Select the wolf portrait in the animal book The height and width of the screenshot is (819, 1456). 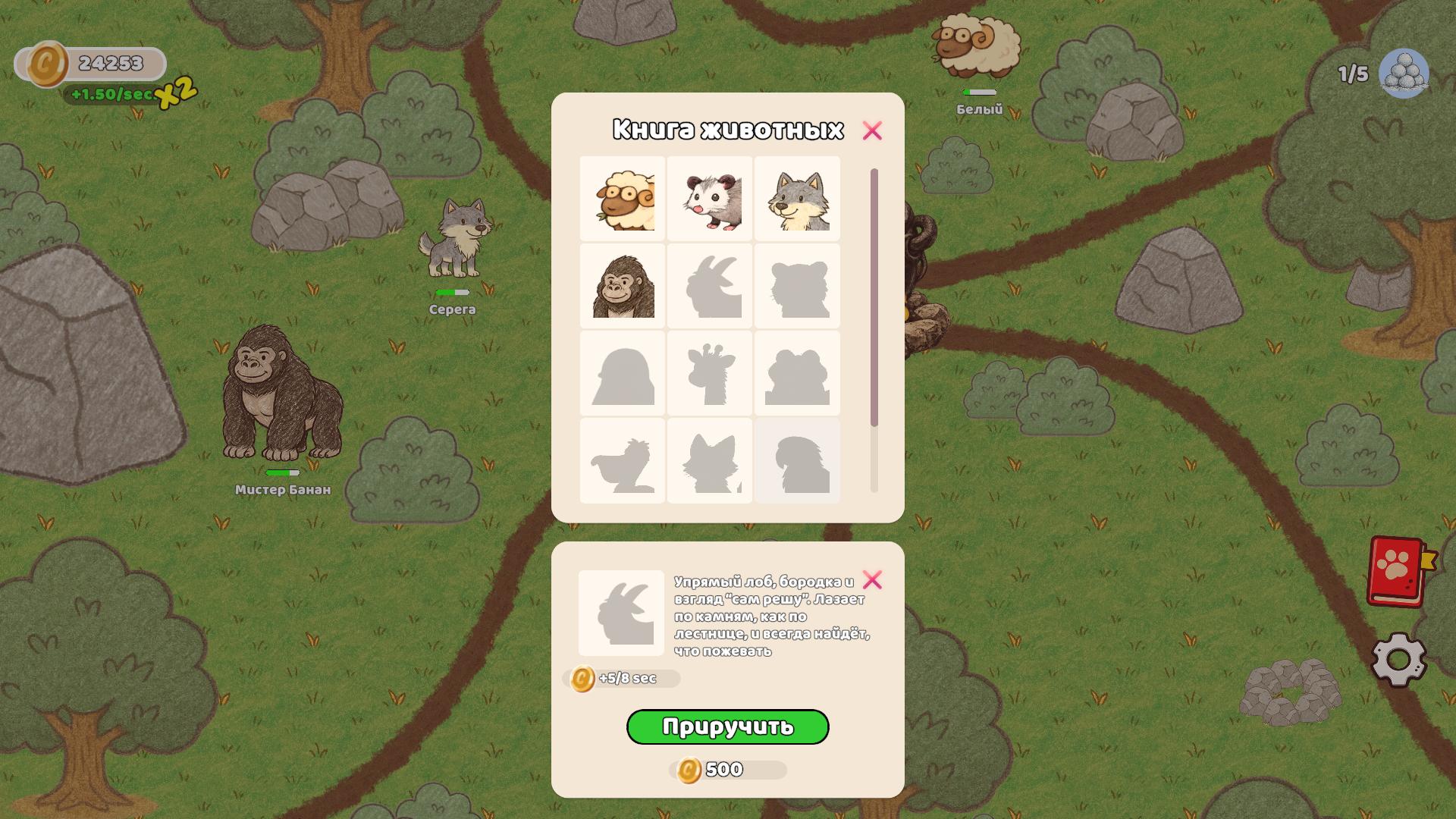[797, 199]
